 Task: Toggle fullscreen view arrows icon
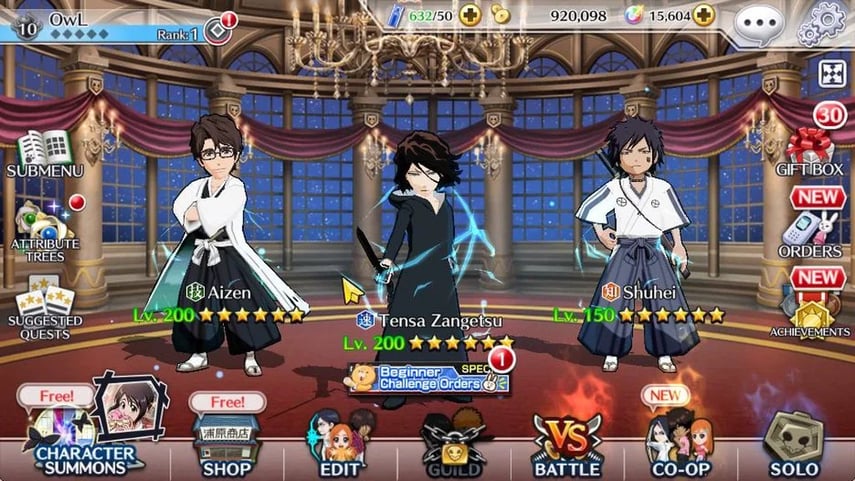tap(832, 73)
